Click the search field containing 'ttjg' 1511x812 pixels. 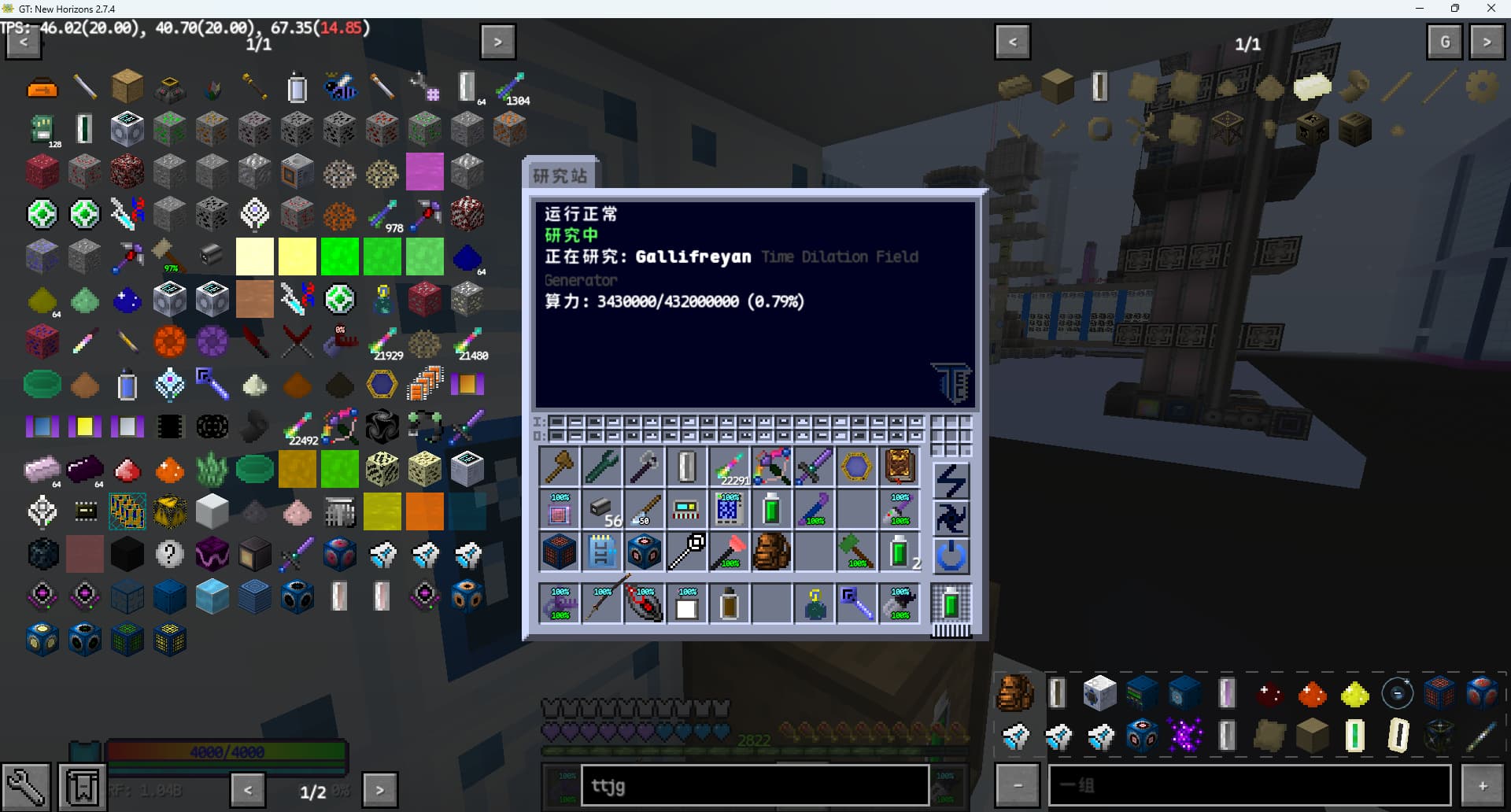(x=754, y=785)
